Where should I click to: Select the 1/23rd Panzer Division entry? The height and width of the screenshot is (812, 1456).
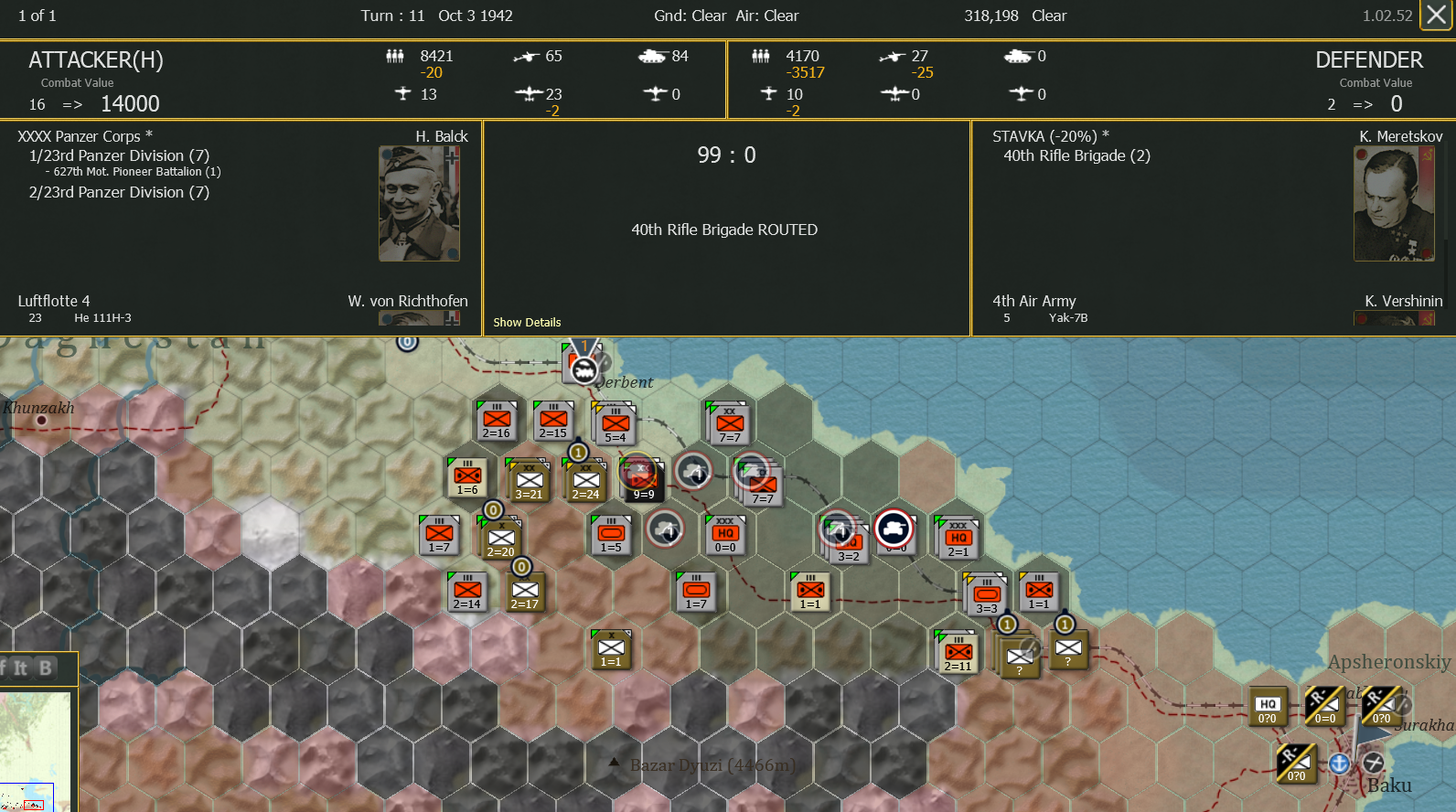click(x=120, y=155)
